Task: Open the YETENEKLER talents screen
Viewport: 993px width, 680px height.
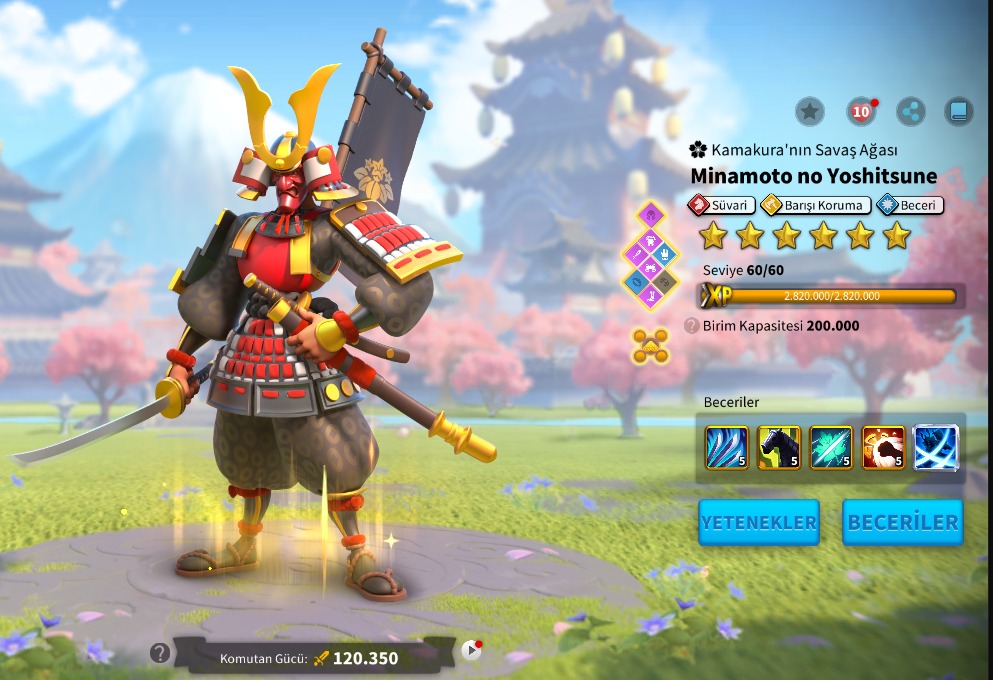Action: coord(758,522)
